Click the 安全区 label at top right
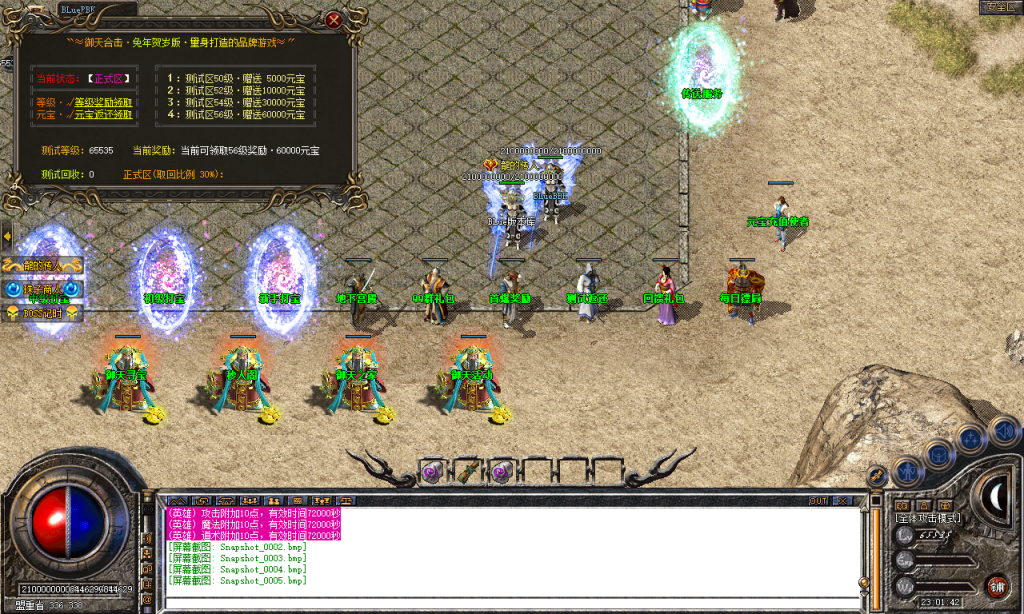Screen dimensions: 1024x614 pyautogui.click(x=999, y=7)
